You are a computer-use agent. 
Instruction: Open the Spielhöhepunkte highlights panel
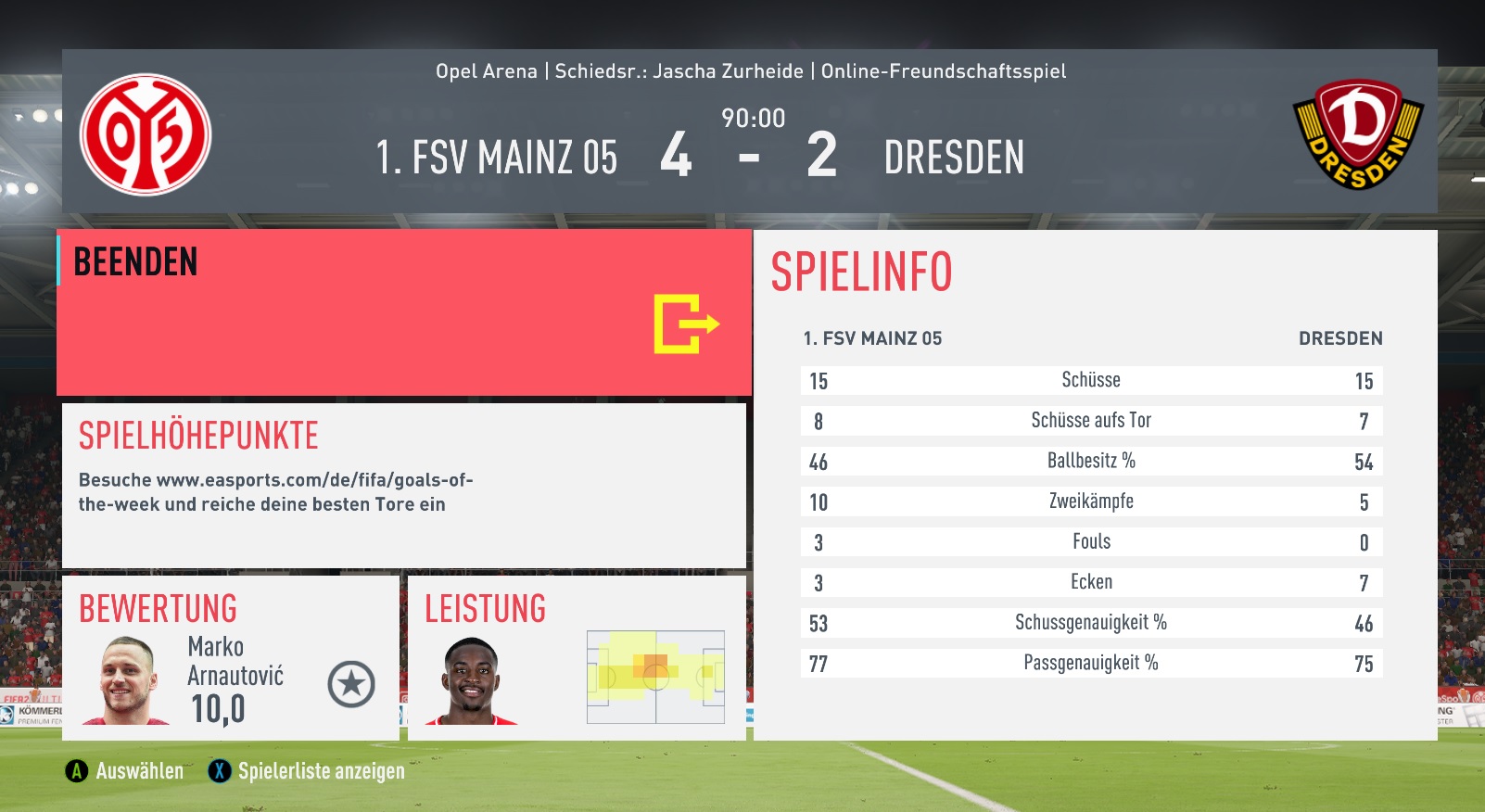(404, 485)
